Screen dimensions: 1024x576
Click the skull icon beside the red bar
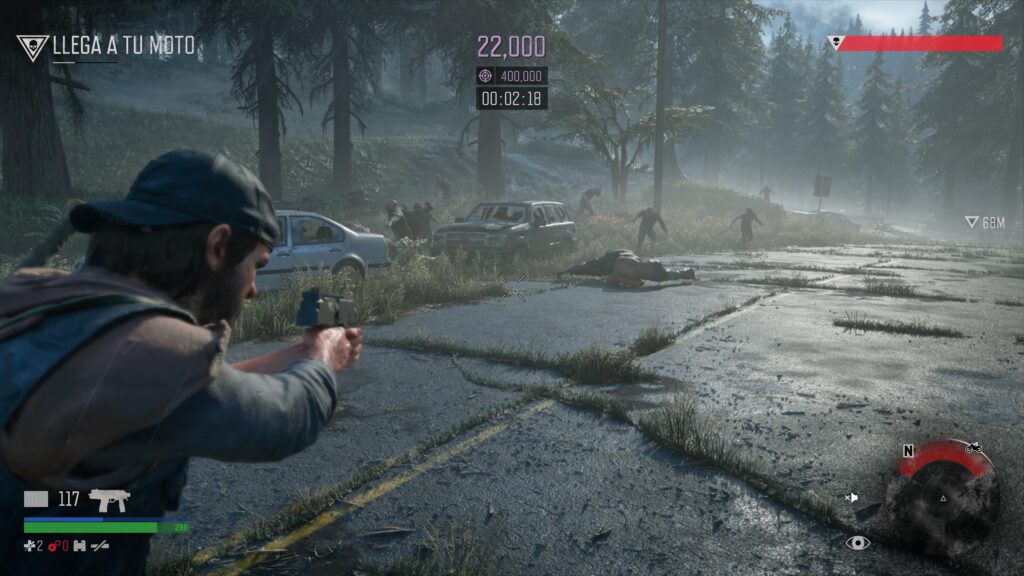click(x=835, y=43)
